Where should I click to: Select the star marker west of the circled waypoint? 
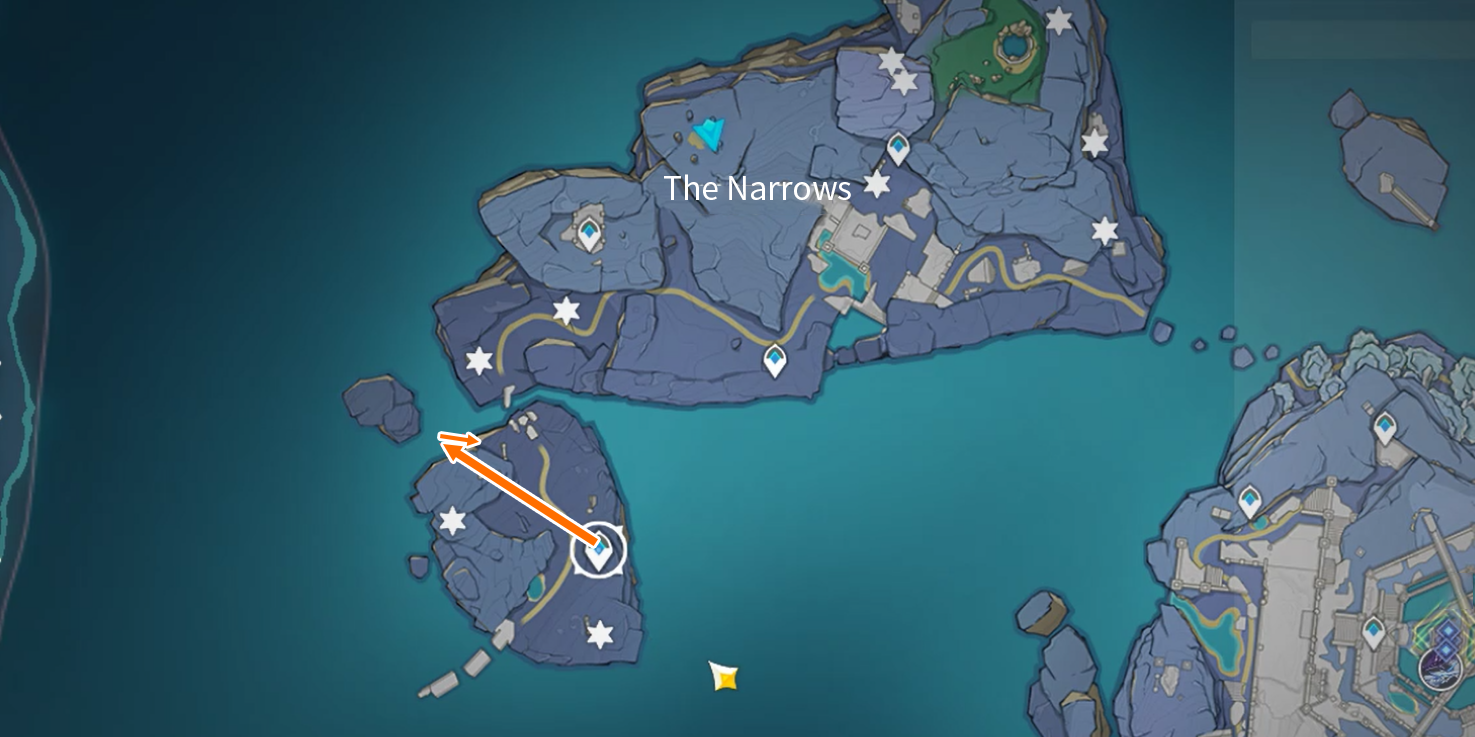click(x=452, y=520)
